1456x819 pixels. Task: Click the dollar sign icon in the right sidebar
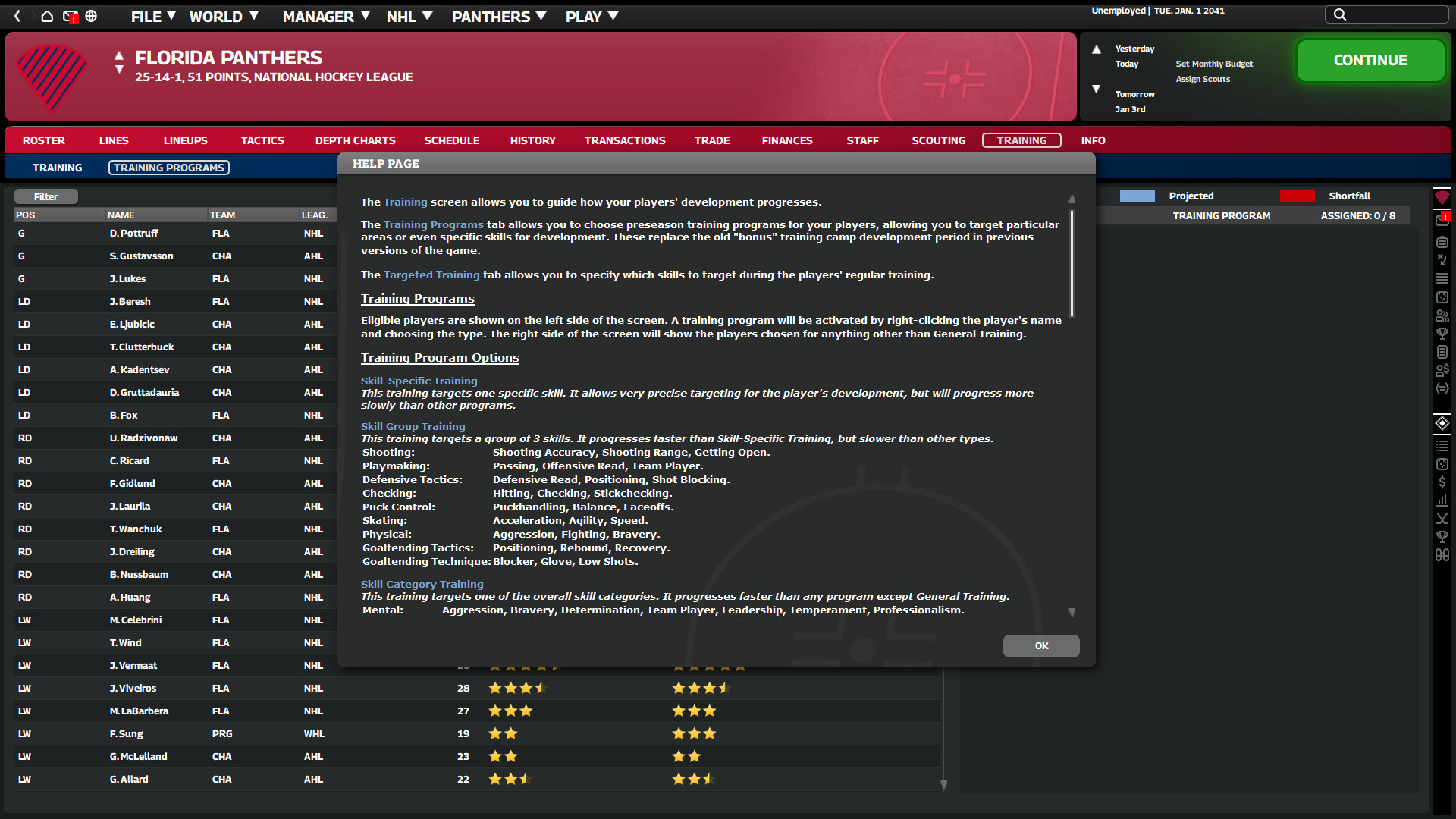(x=1443, y=482)
